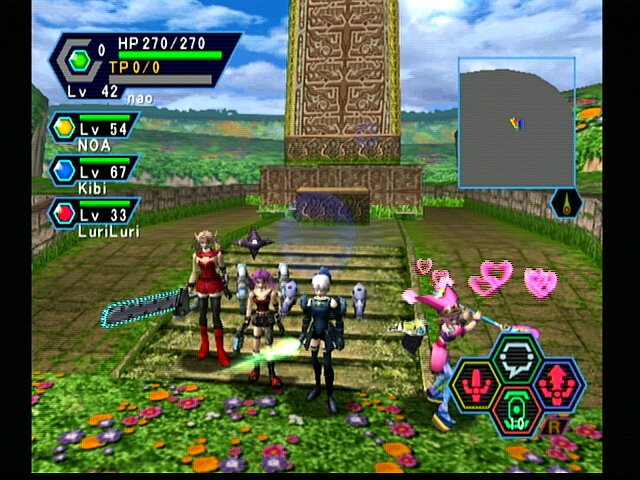This screenshot has height=480, width=640.
Task: Click the compass icon under the minimap
Action: click(565, 203)
